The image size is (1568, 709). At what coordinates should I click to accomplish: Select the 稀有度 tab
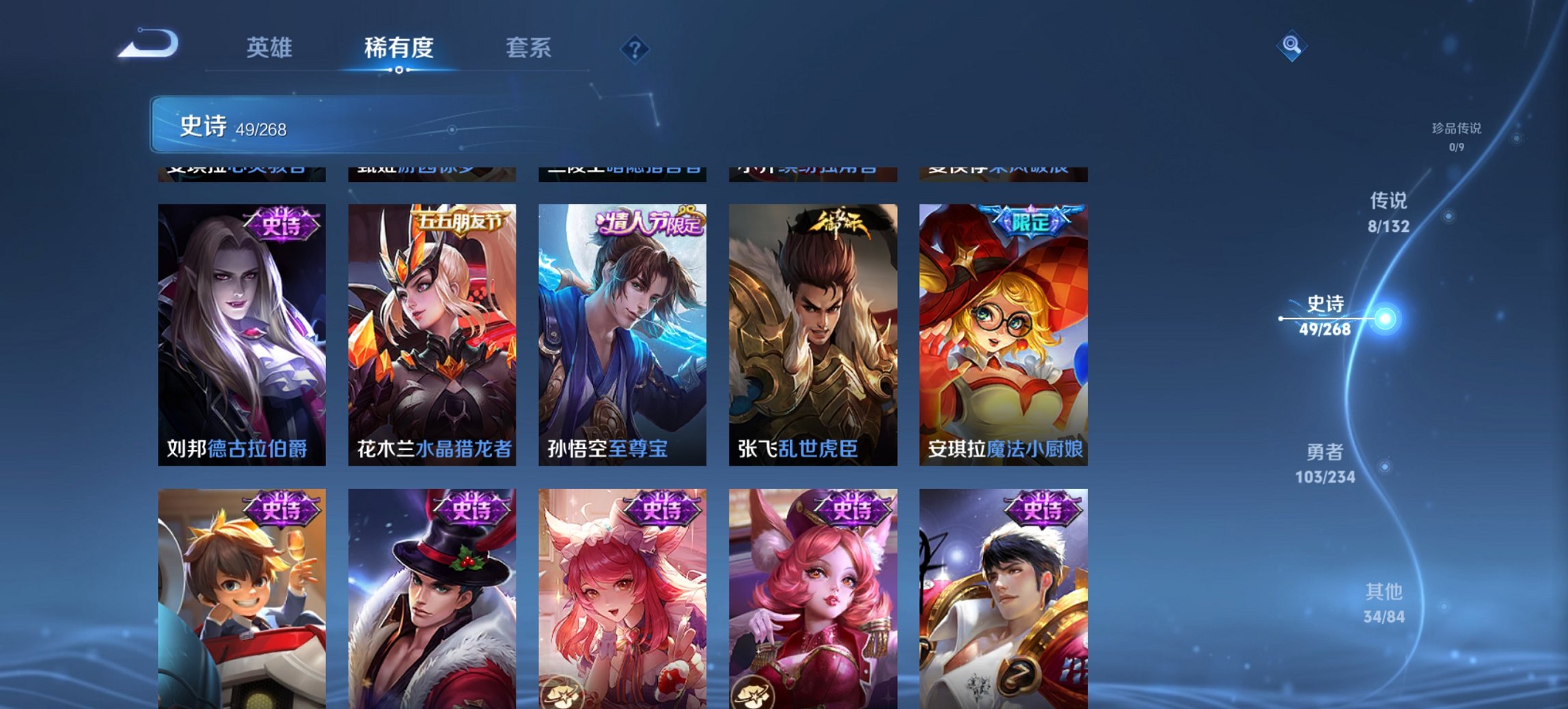pos(398,48)
